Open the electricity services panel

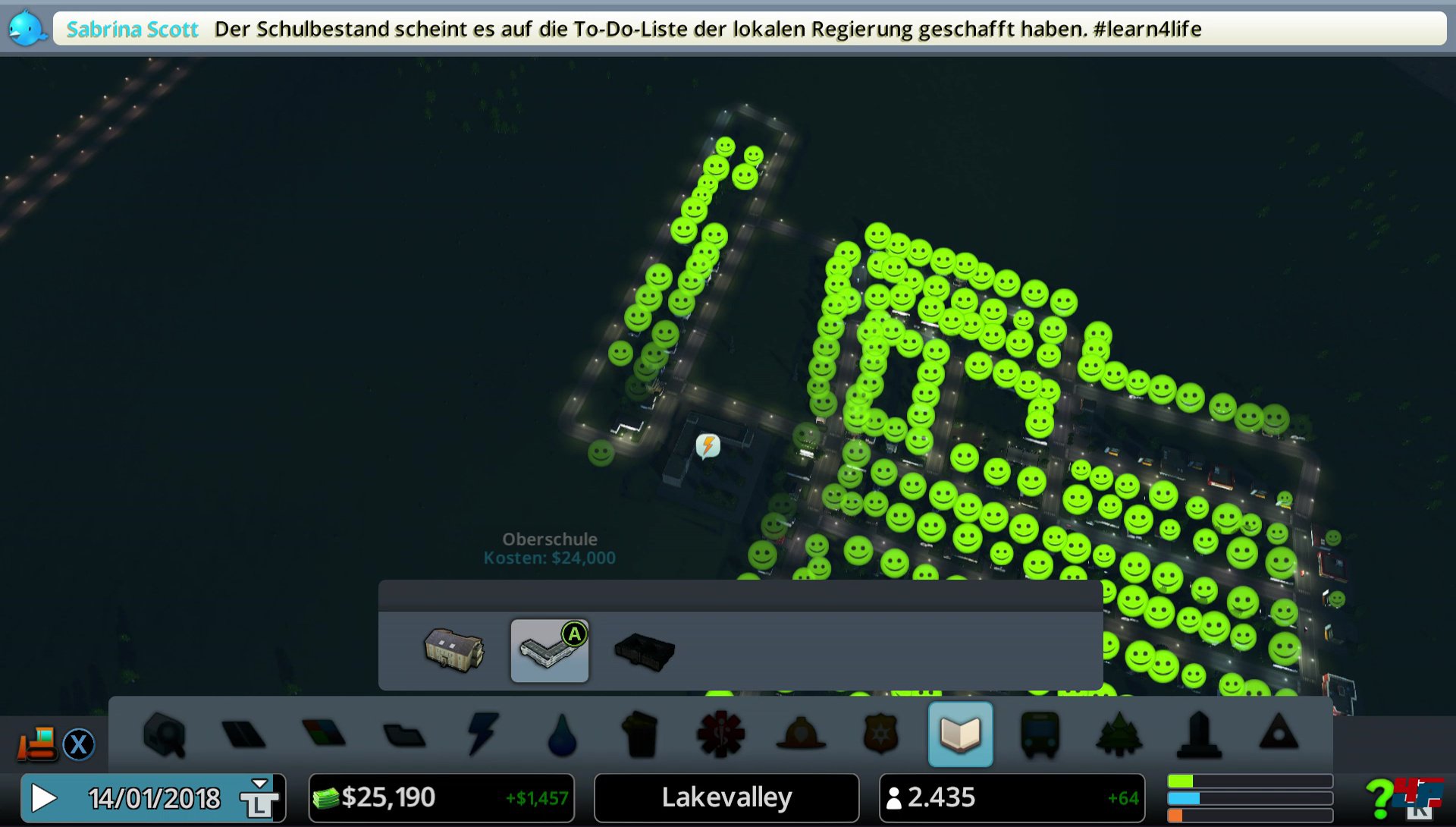(482, 734)
